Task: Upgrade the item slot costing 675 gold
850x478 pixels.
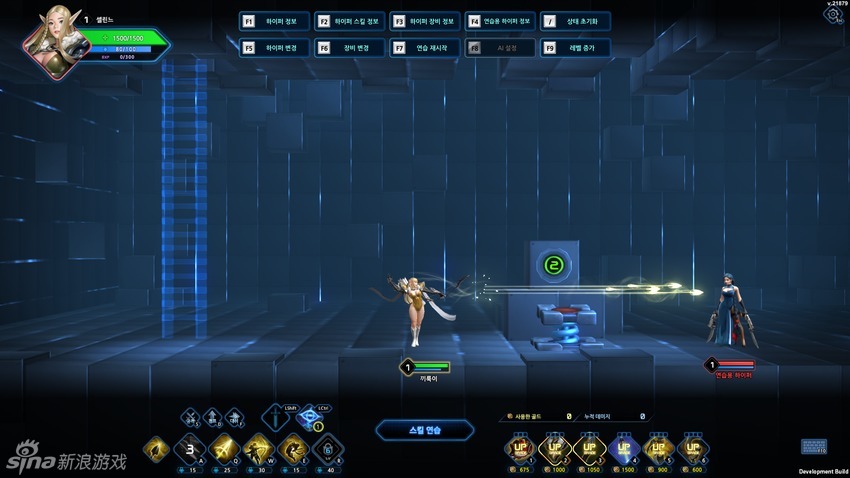Action: (521, 449)
